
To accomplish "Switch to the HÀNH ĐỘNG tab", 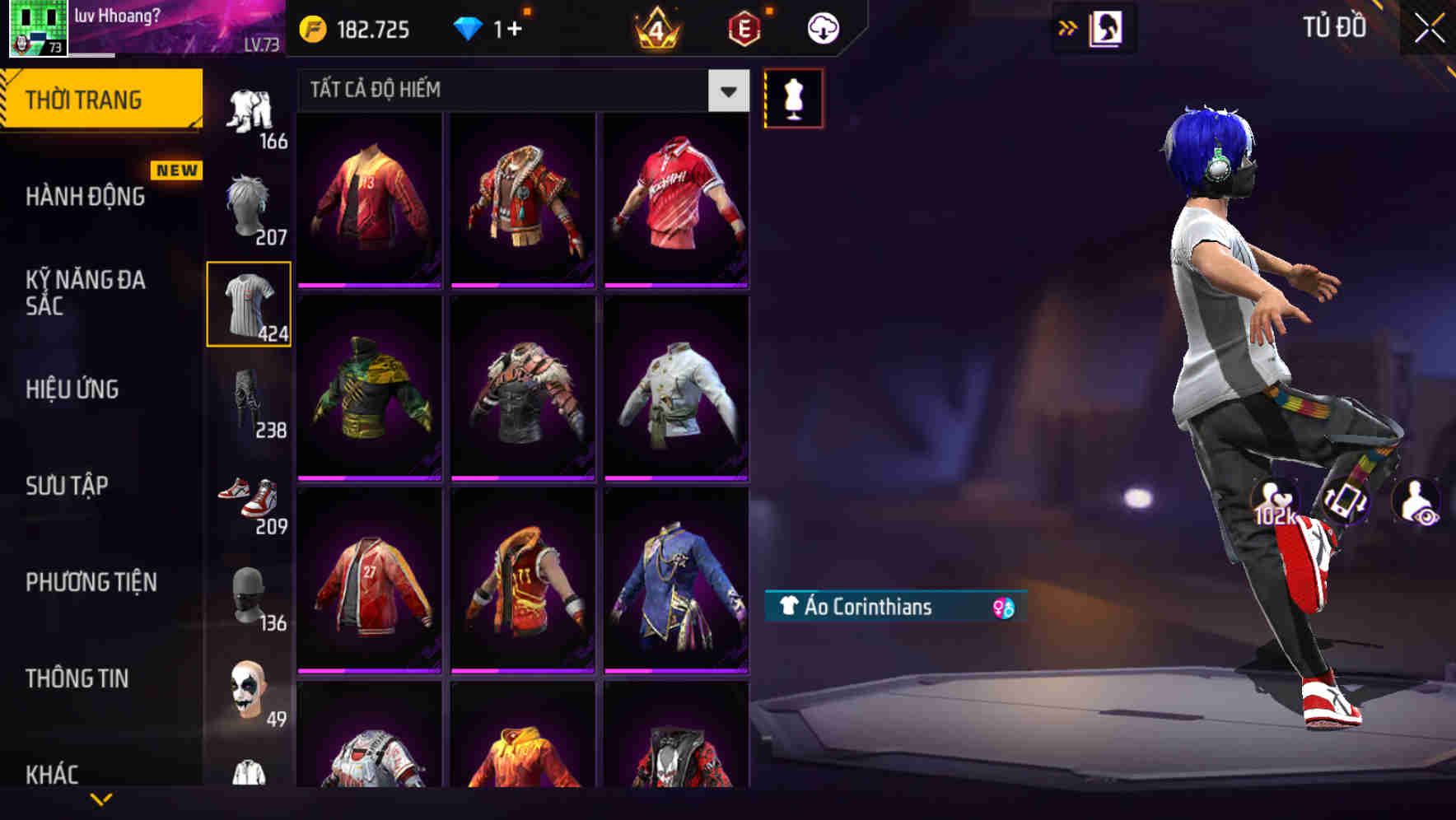I will [86, 197].
